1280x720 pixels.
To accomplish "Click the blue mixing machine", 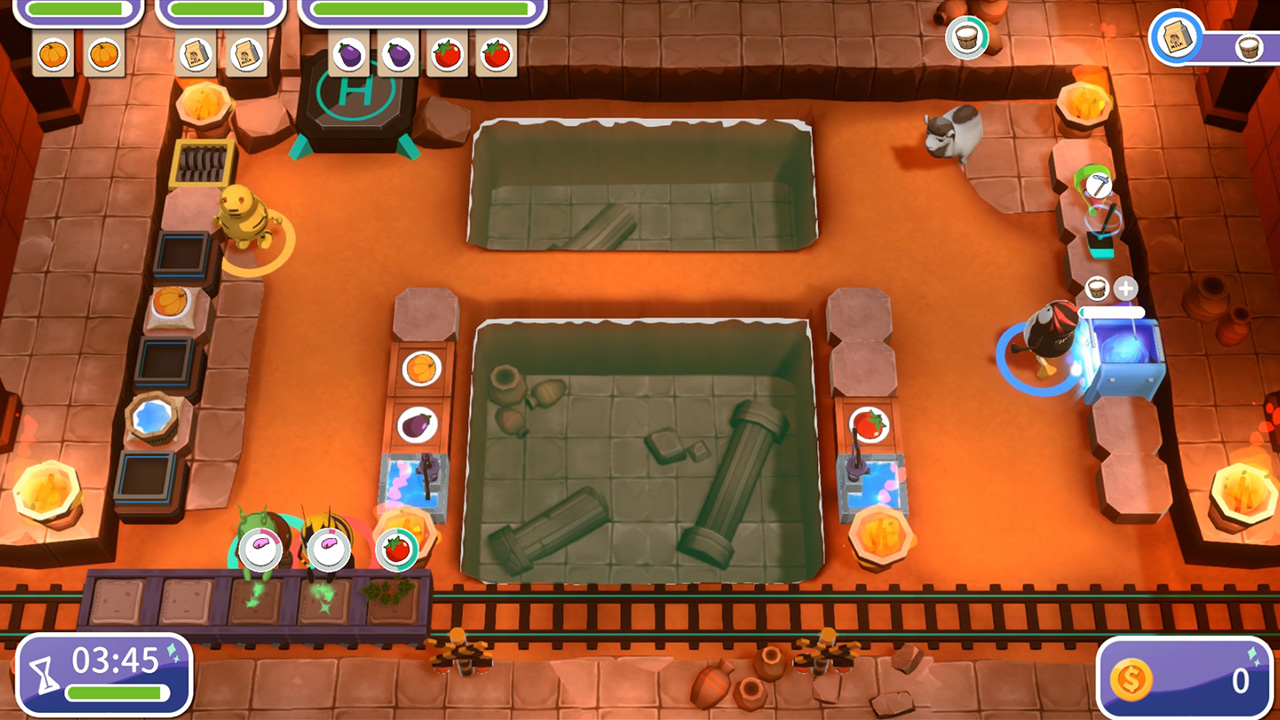I will [1124, 349].
